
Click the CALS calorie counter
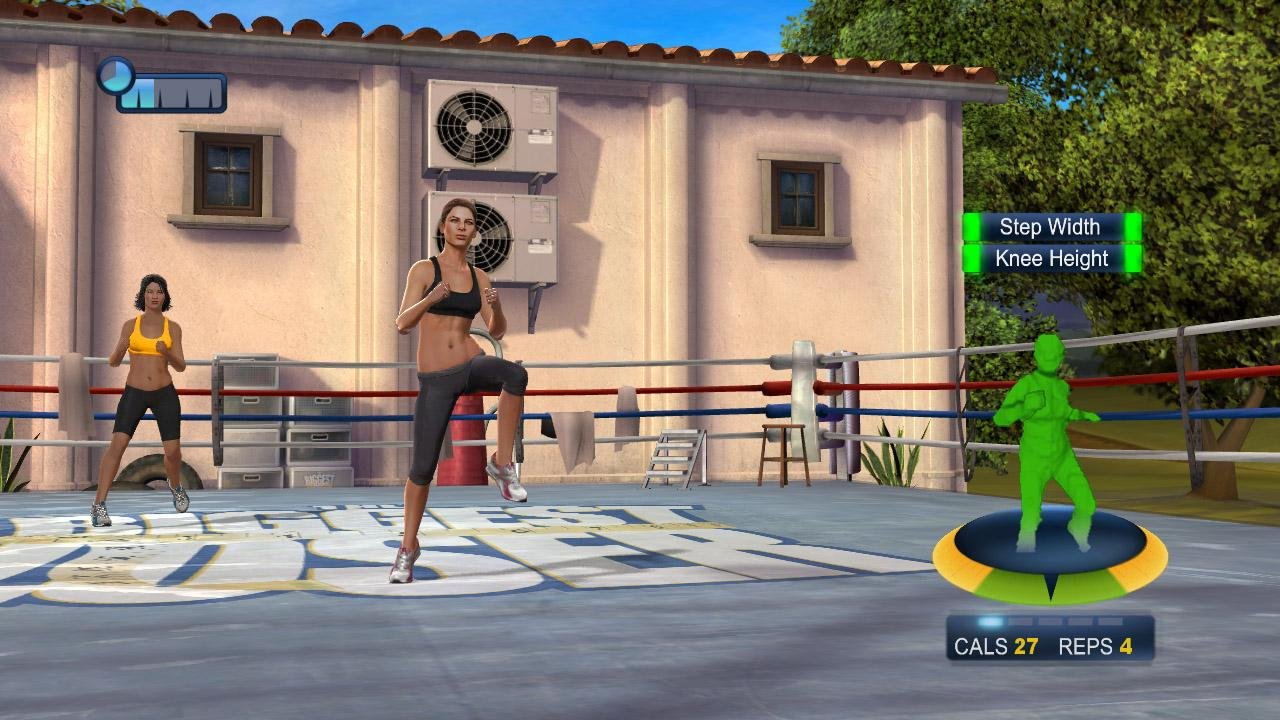(x=998, y=647)
